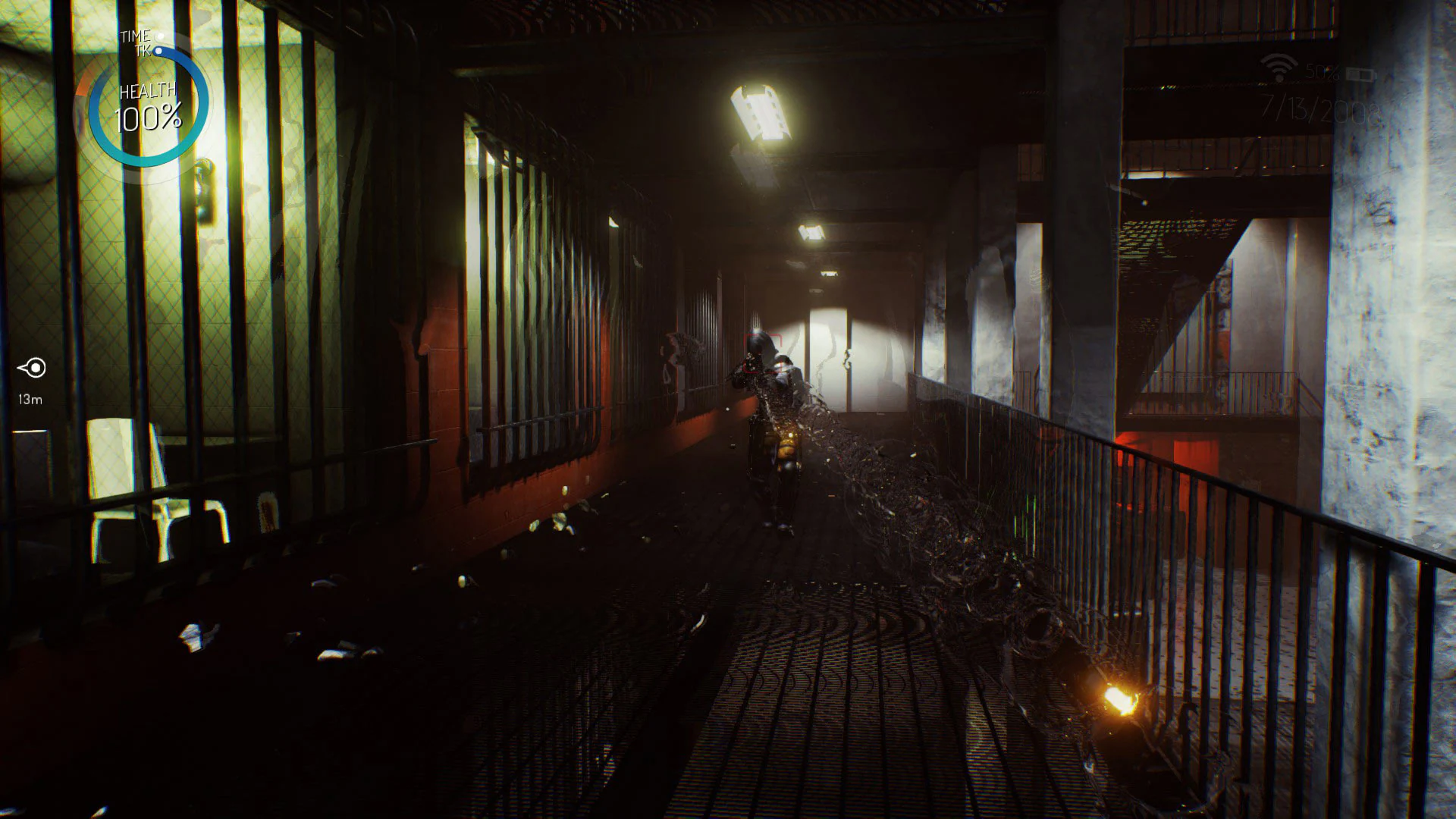Select the battery charge icon
This screenshot has height=819, width=1456.
pos(1360,74)
